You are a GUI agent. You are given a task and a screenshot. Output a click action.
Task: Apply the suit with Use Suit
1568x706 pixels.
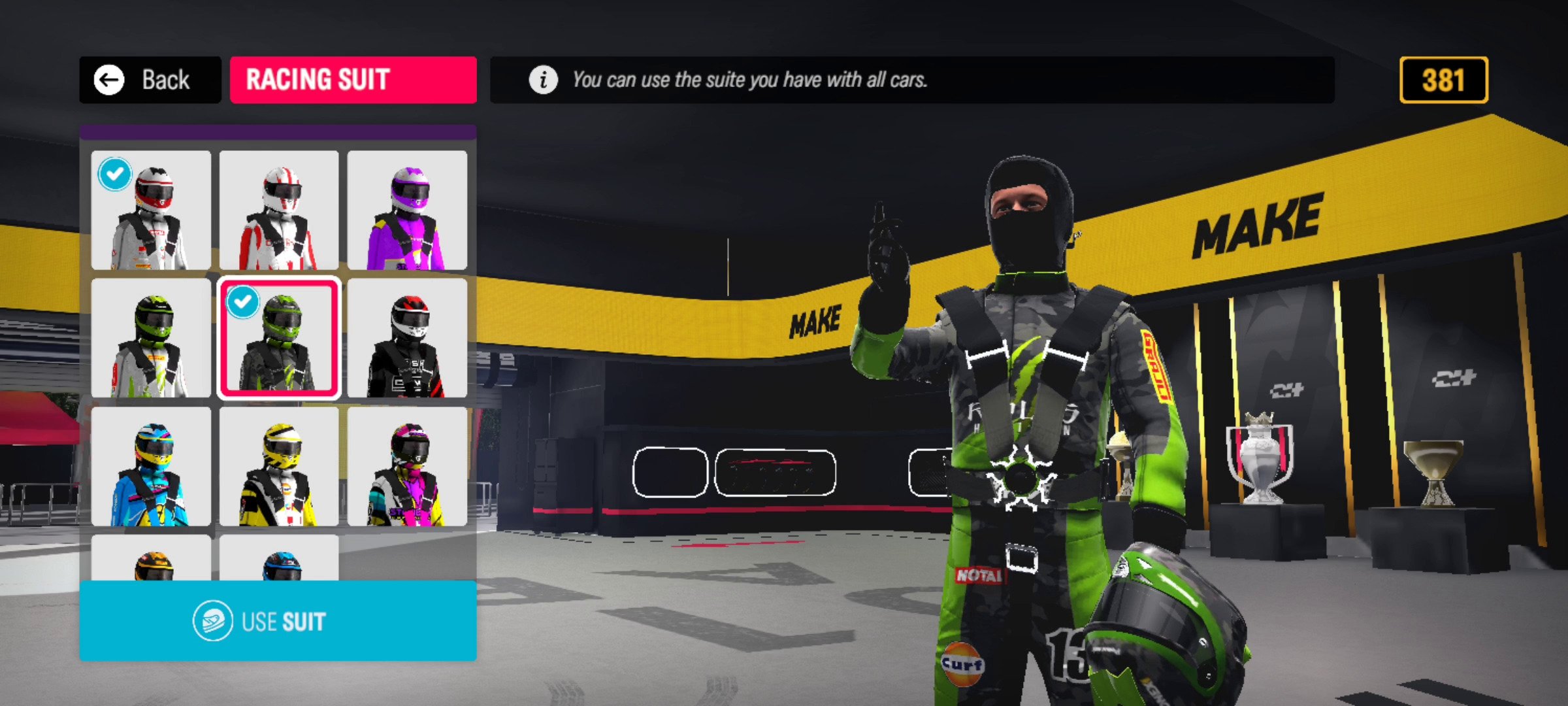pyautogui.click(x=278, y=621)
